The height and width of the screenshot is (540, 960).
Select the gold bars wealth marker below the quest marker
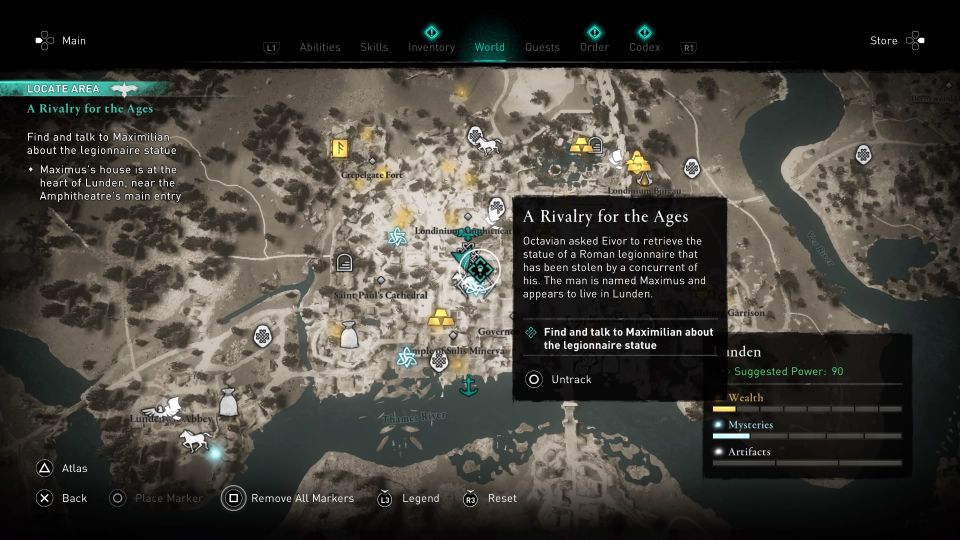(441, 320)
